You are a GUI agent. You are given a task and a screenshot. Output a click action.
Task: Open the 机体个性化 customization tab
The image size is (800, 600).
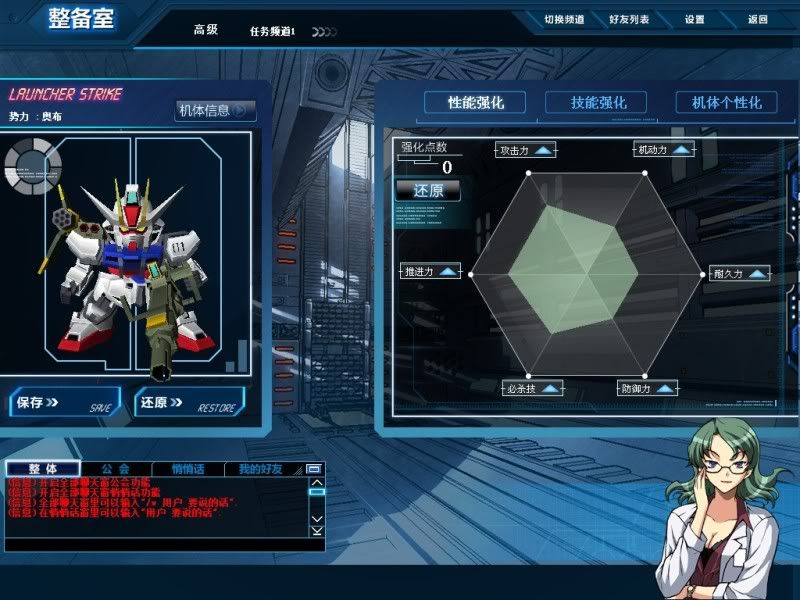(x=719, y=102)
